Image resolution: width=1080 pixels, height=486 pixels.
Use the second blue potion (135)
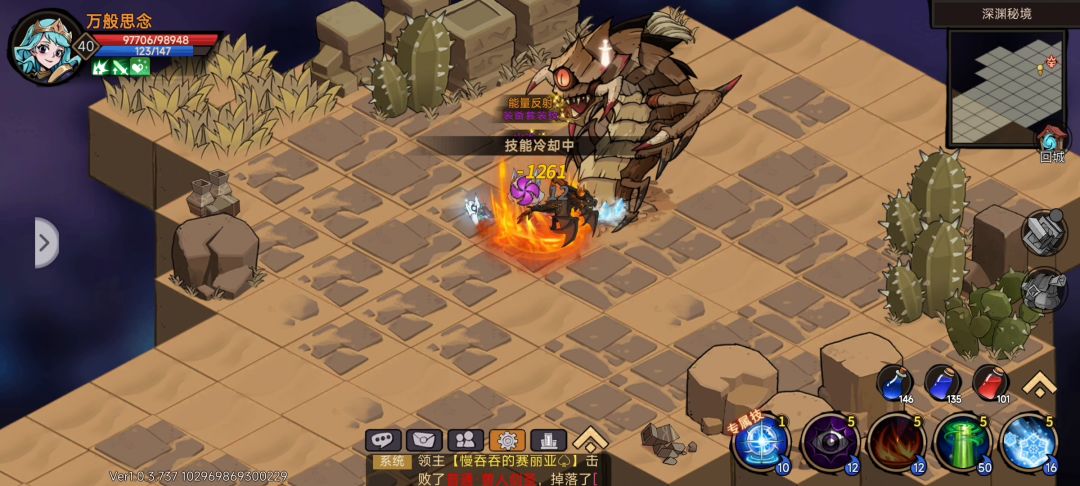(942, 383)
